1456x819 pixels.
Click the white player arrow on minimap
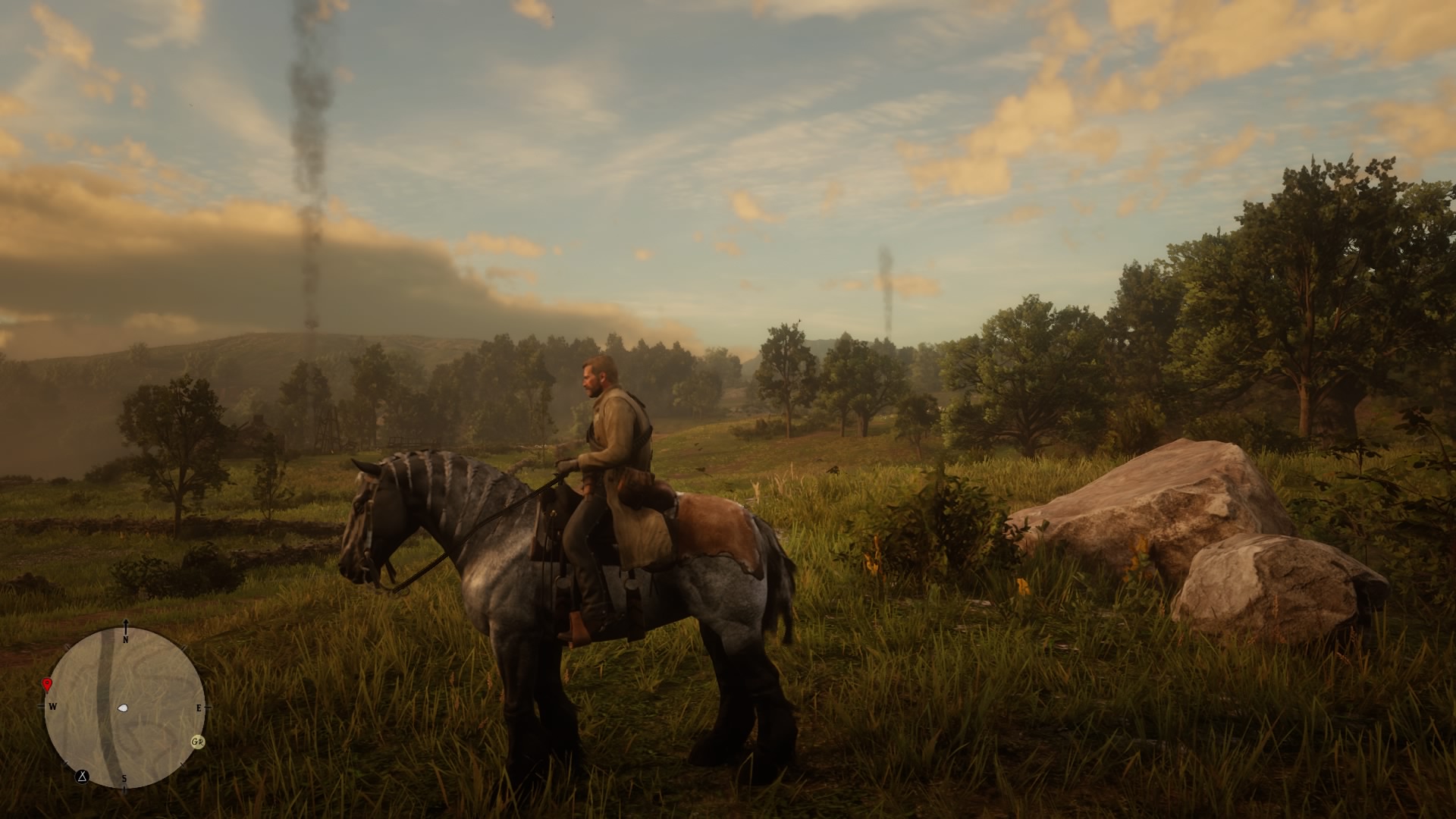(124, 708)
